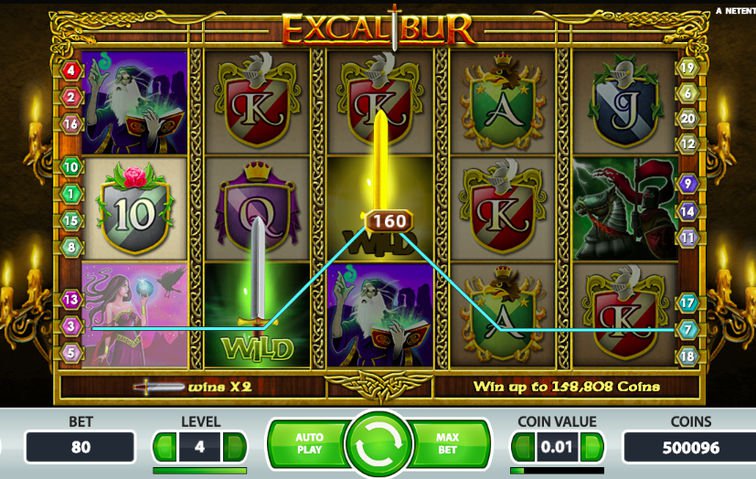Select payline 20 marker

click(x=687, y=118)
